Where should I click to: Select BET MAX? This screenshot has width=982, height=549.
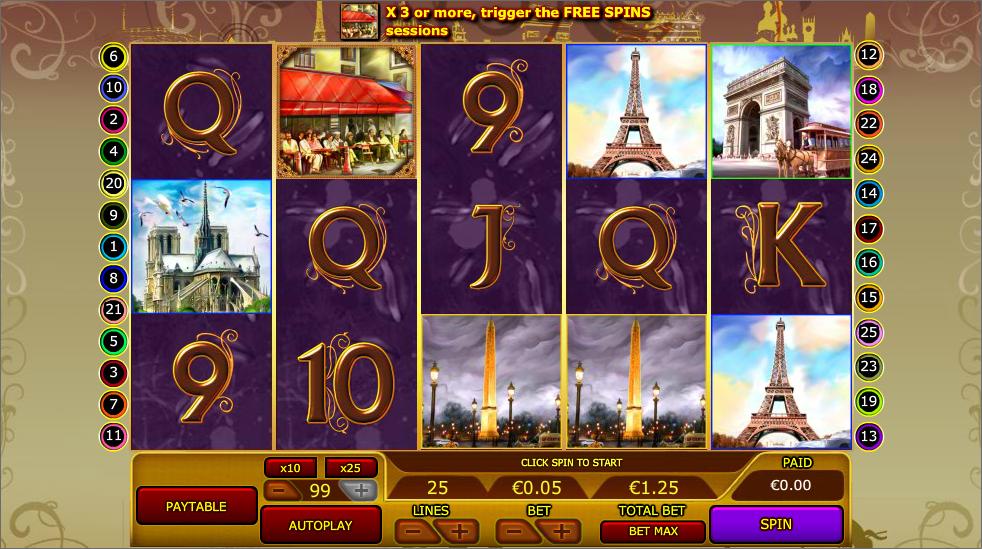[x=653, y=531]
